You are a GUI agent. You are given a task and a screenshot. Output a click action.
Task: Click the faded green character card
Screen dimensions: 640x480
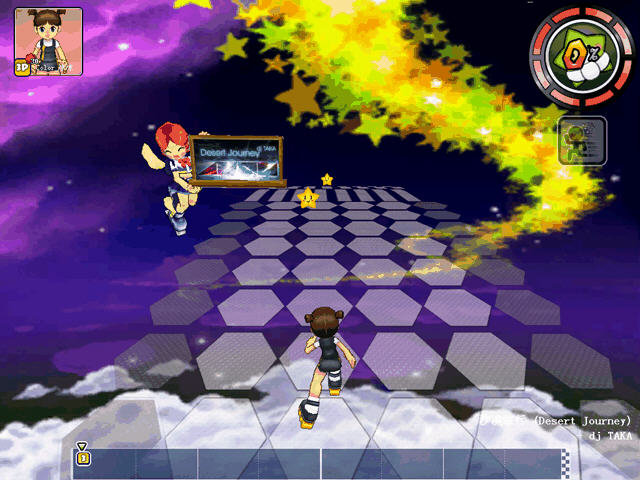click(x=582, y=141)
